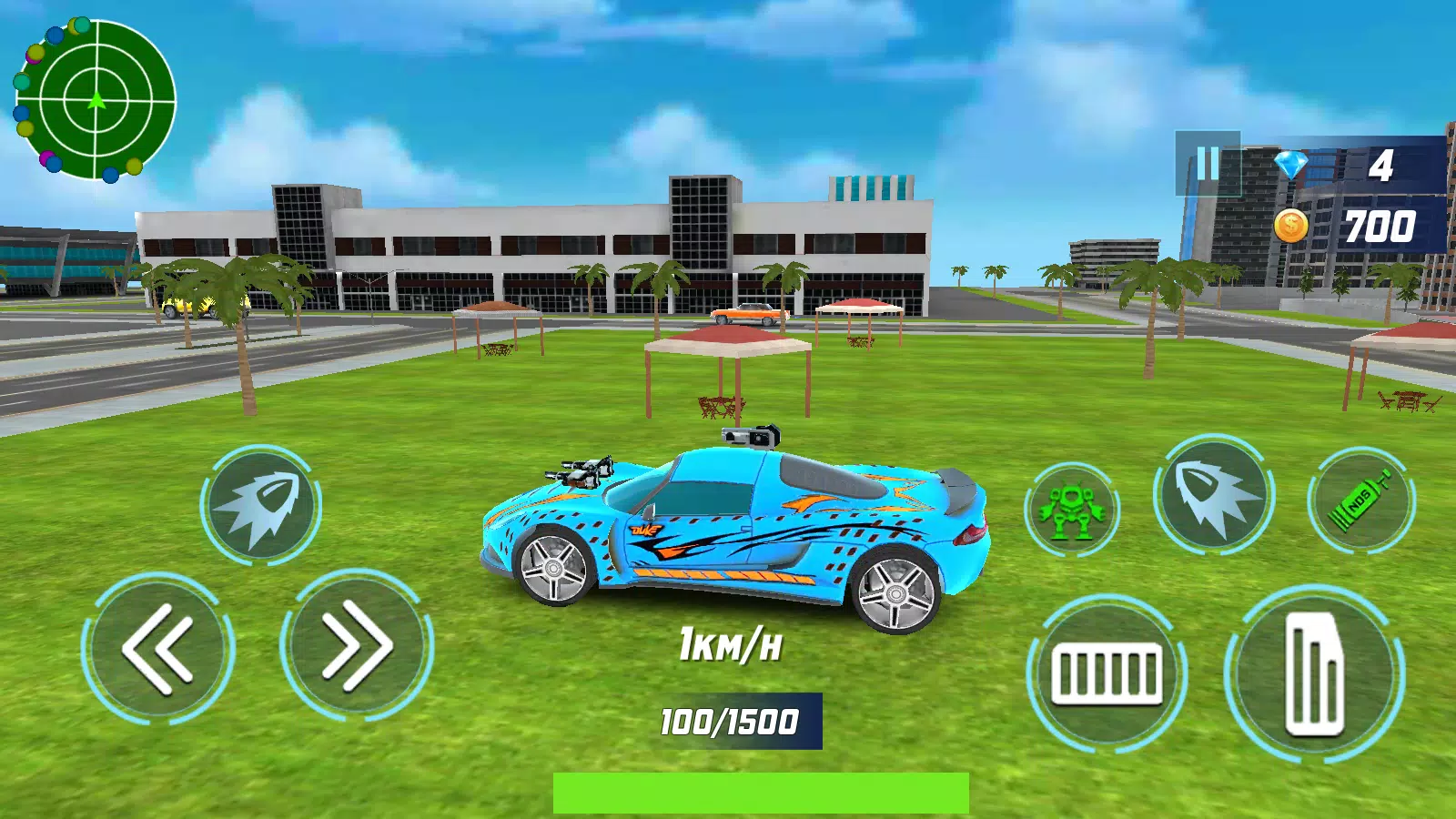
Task: Tap the circular radar minimap
Action: tap(96, 100)
